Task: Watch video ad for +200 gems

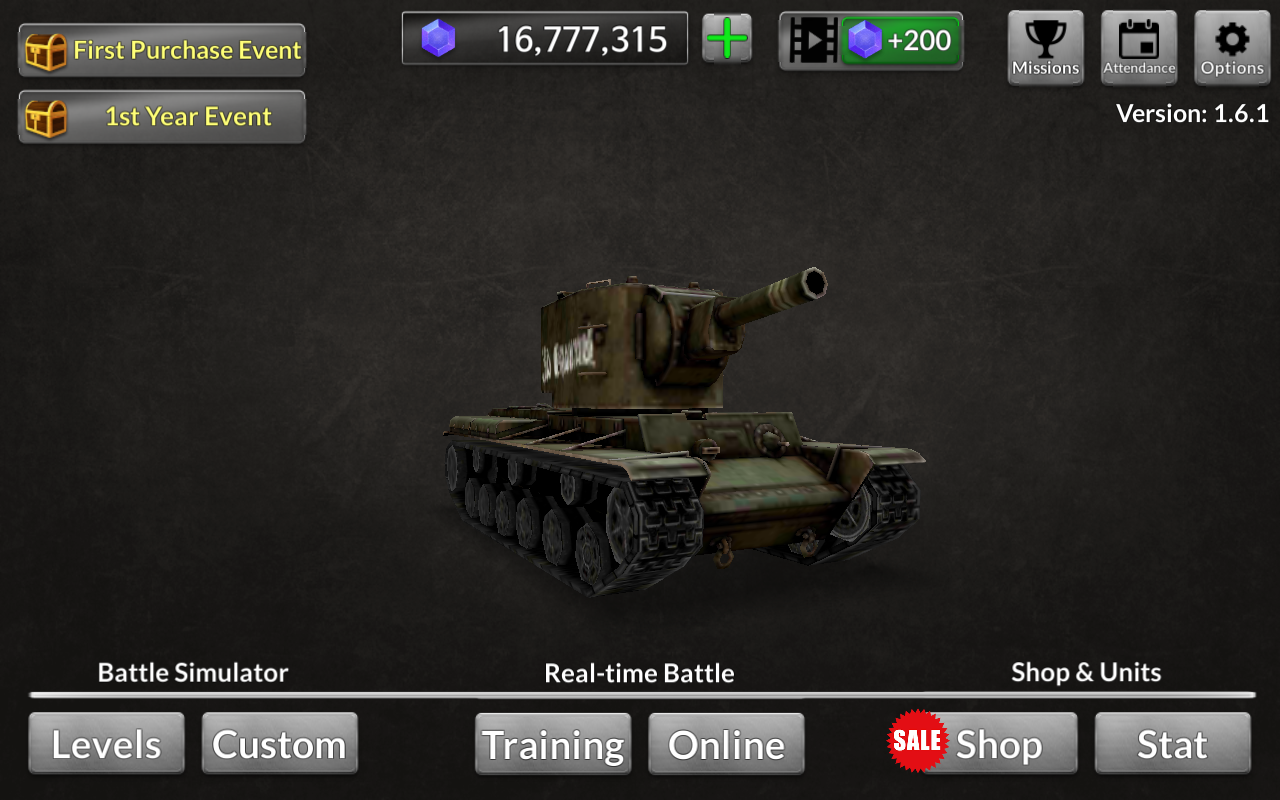Action: tap(871, 41)
